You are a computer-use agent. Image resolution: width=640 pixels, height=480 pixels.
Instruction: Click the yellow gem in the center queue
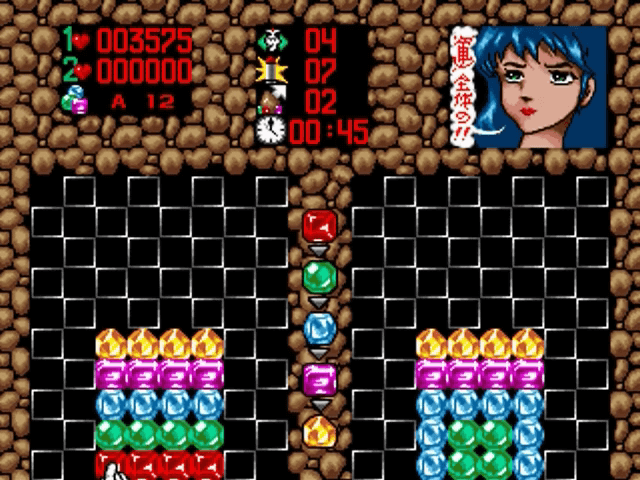[319, 431]
